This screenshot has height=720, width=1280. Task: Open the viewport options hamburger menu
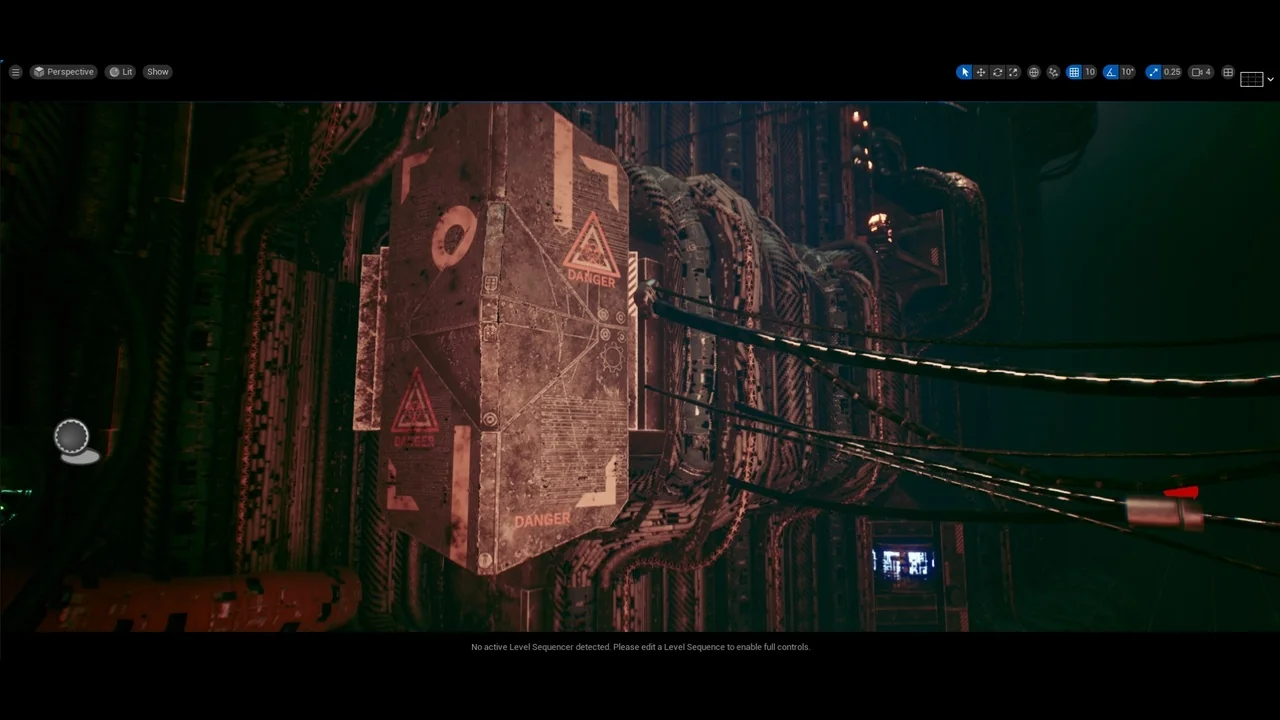coord(15,71)
